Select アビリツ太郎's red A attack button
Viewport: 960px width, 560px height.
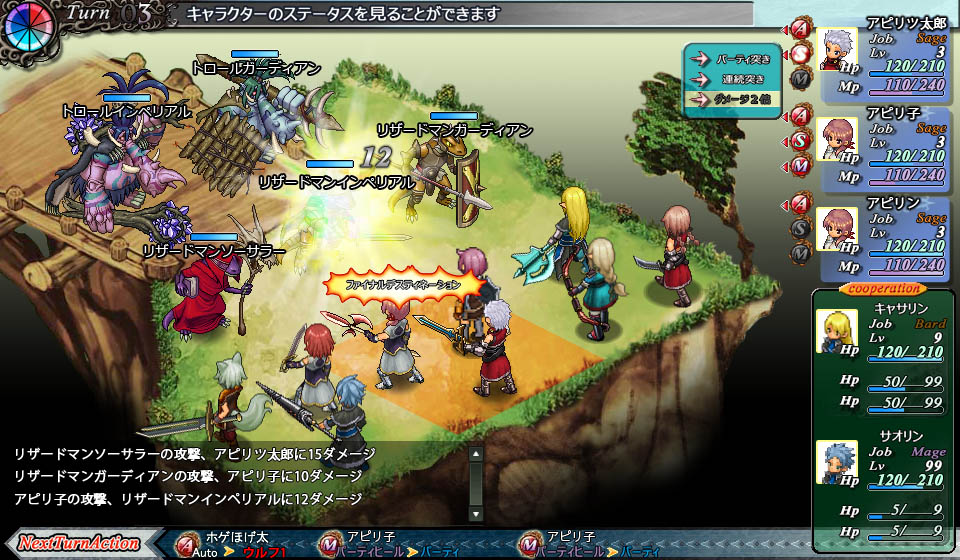pyautogui.click(x=800, y=27)
